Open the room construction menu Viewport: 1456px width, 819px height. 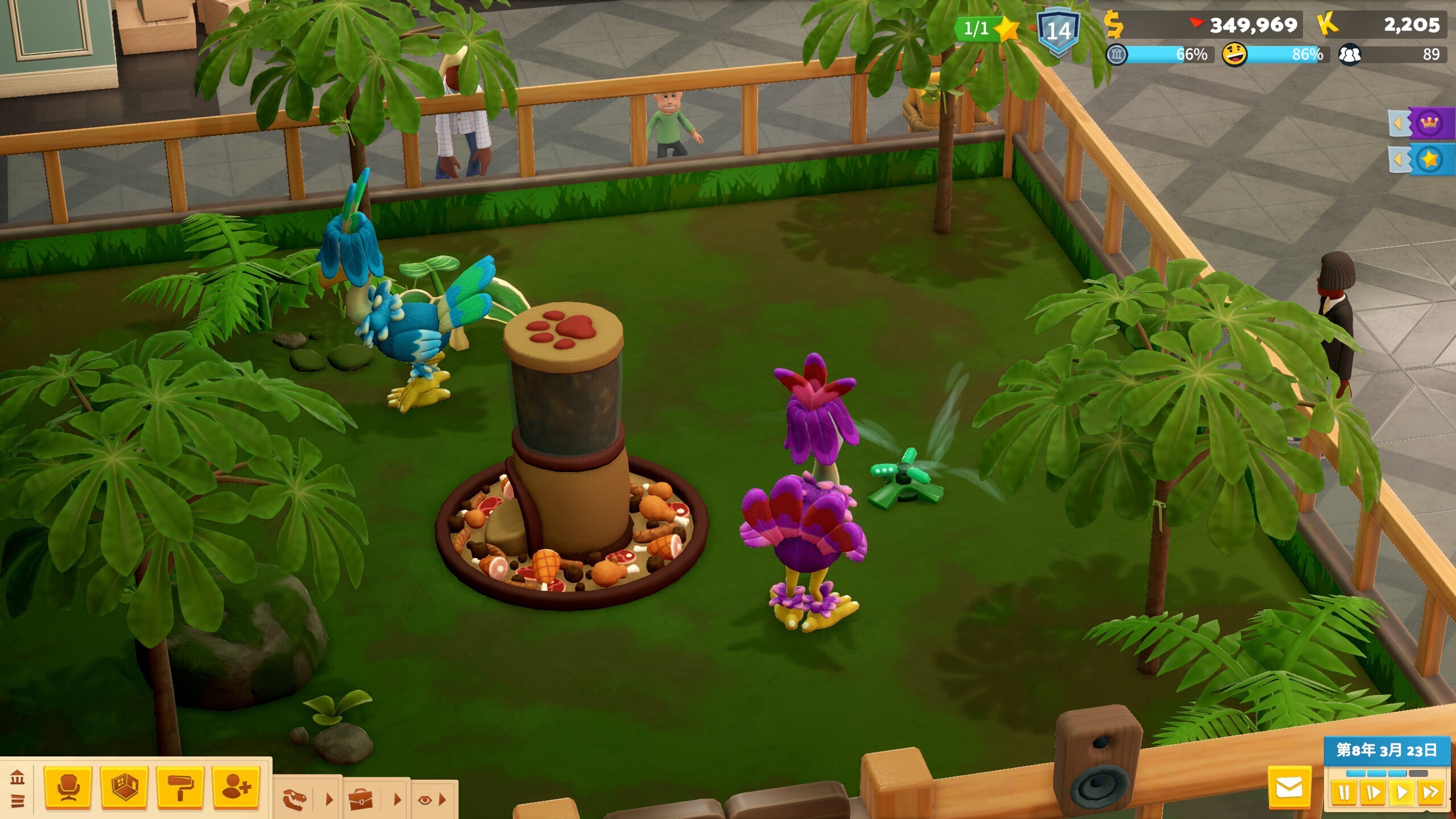coord(124,788)
